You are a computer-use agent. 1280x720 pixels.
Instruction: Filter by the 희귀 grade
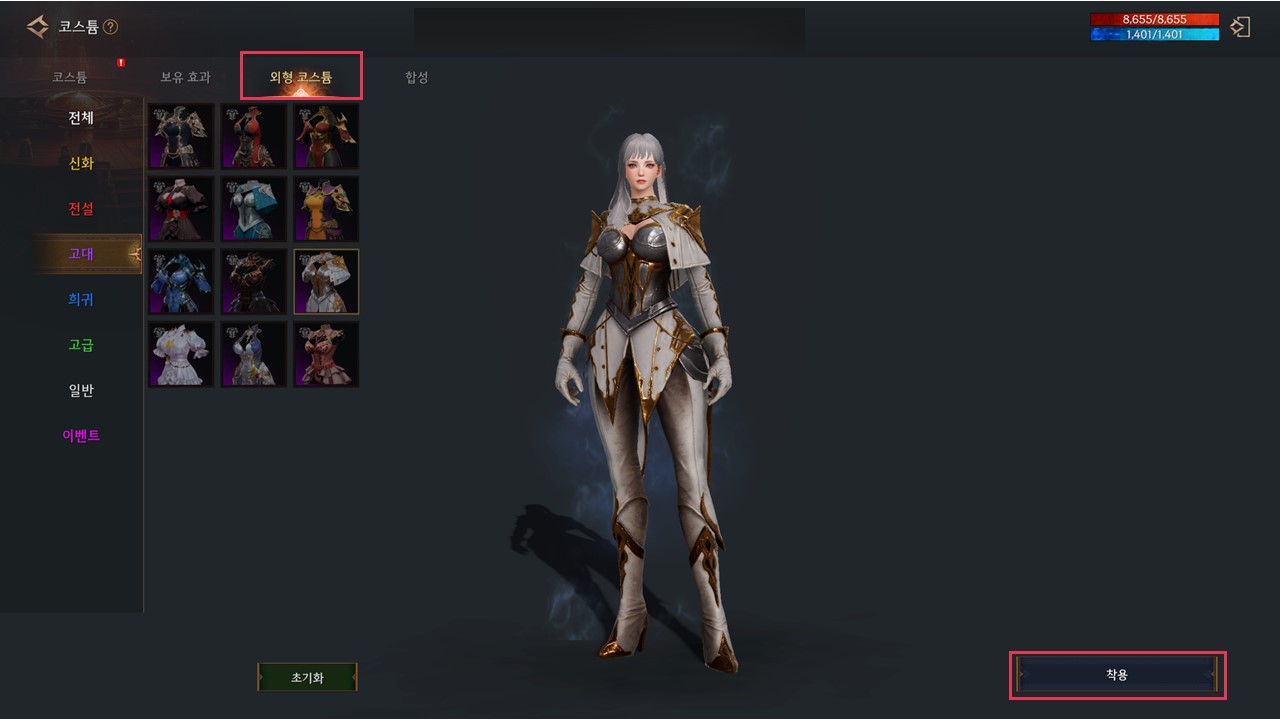(x=81, y=300)
